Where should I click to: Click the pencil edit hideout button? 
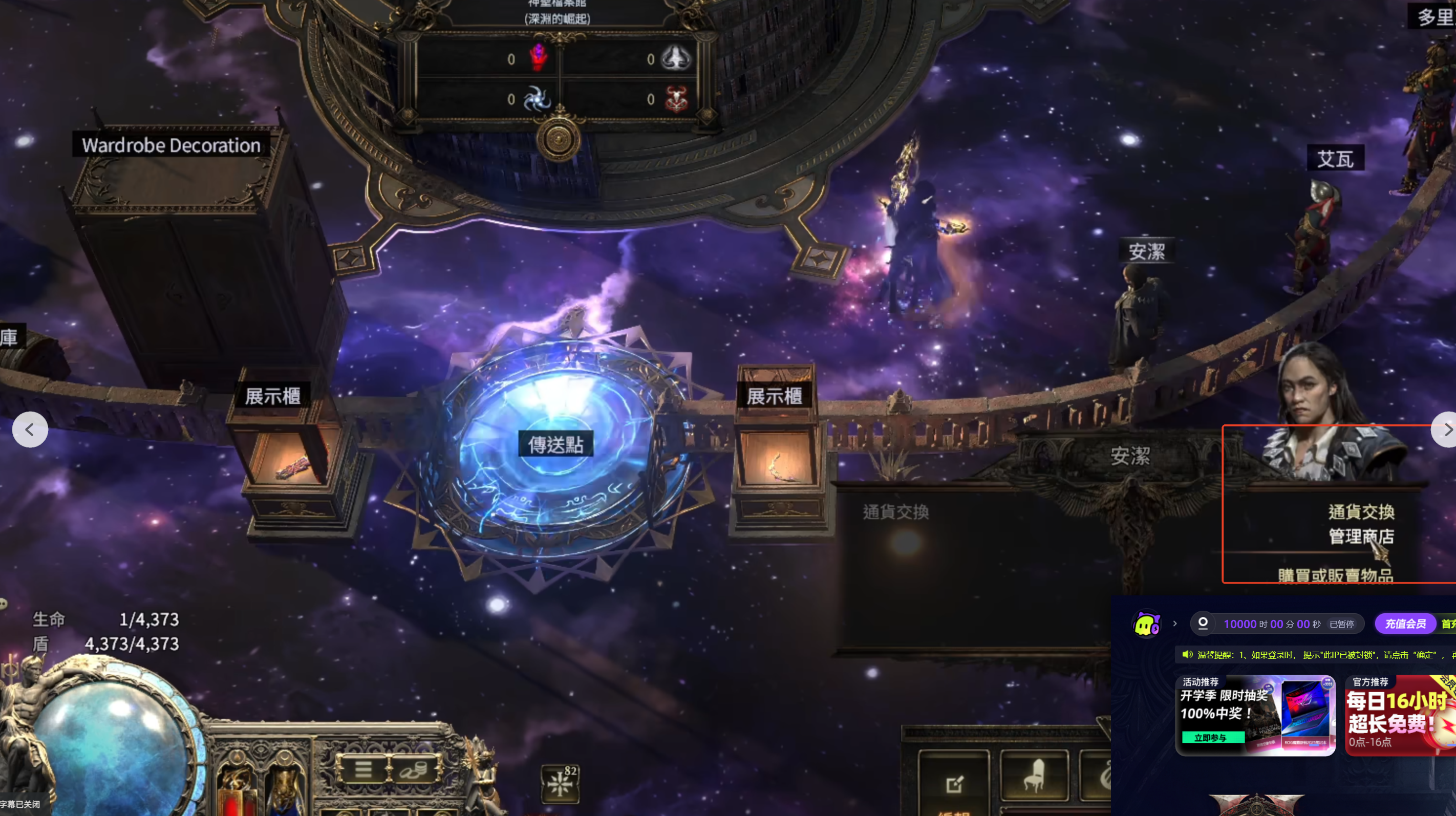click(x=954, y=783)
